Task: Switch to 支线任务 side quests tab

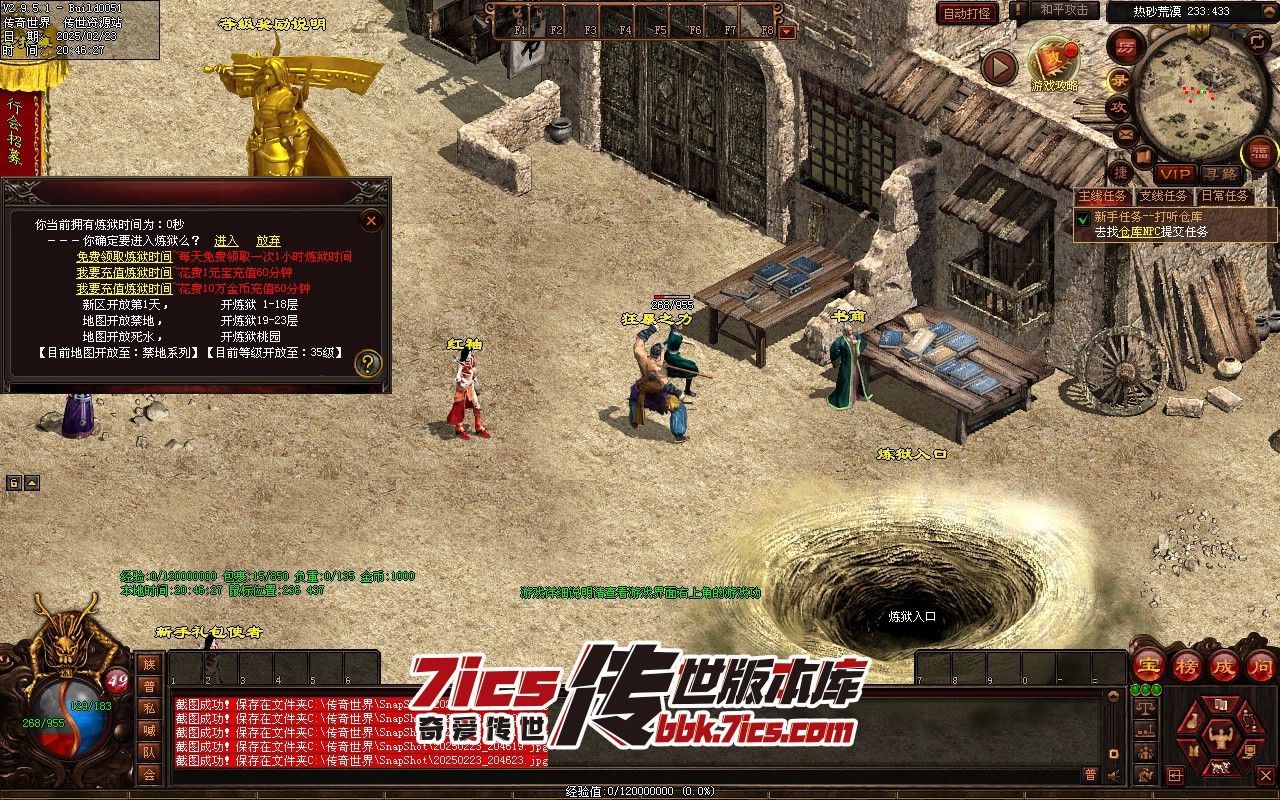Action: coord(1164,197)
